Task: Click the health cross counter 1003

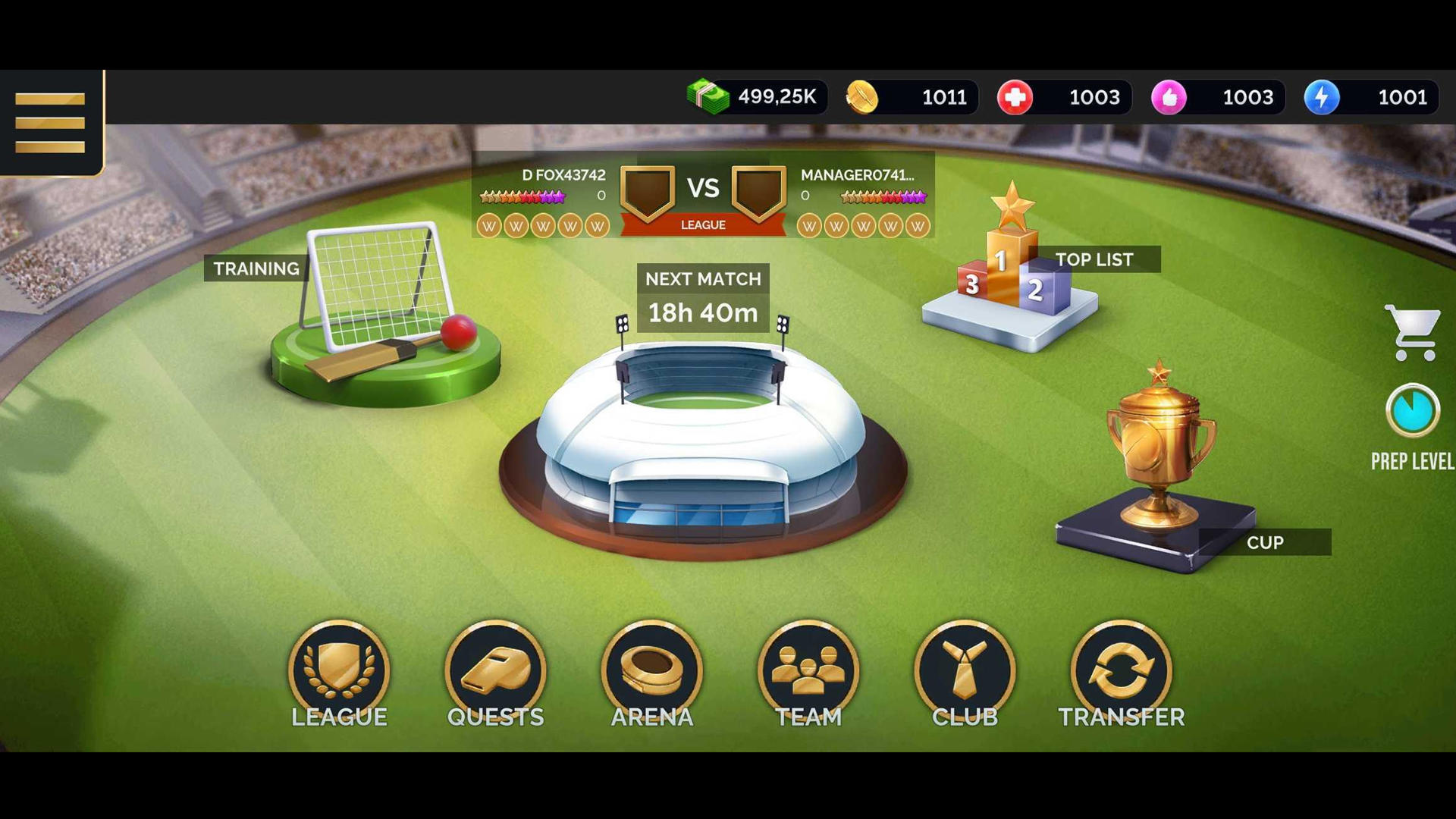Action: click(x=1063, y=97)
